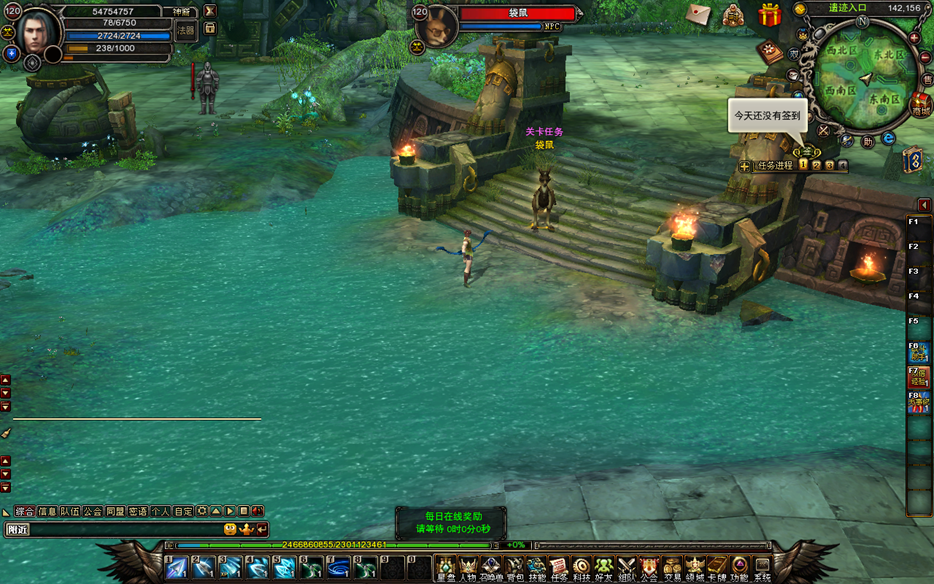
Task: Zoom in the minimap with plus button
Action: [914, 37]
